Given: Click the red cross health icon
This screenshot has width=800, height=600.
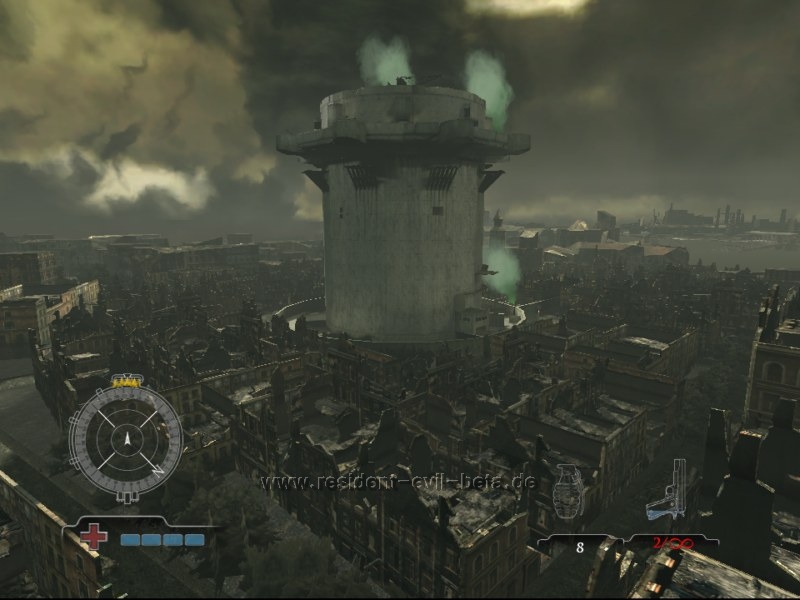Looking at the screenshot, I should point(94,537).
